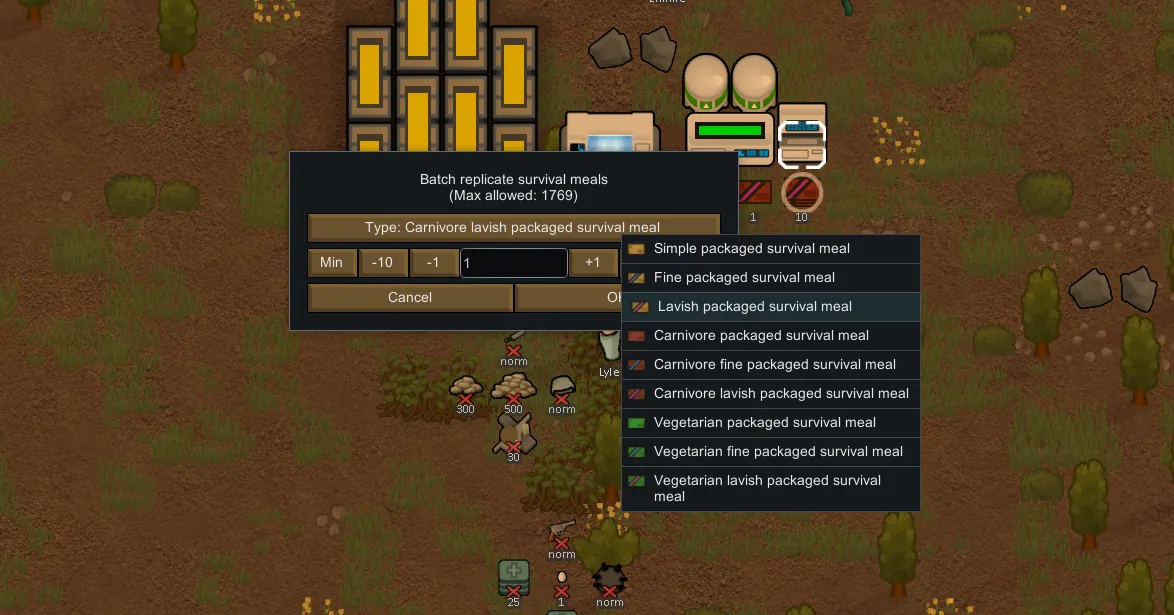
Task: Set quantity to Min
Action: [x=331, y=263]
